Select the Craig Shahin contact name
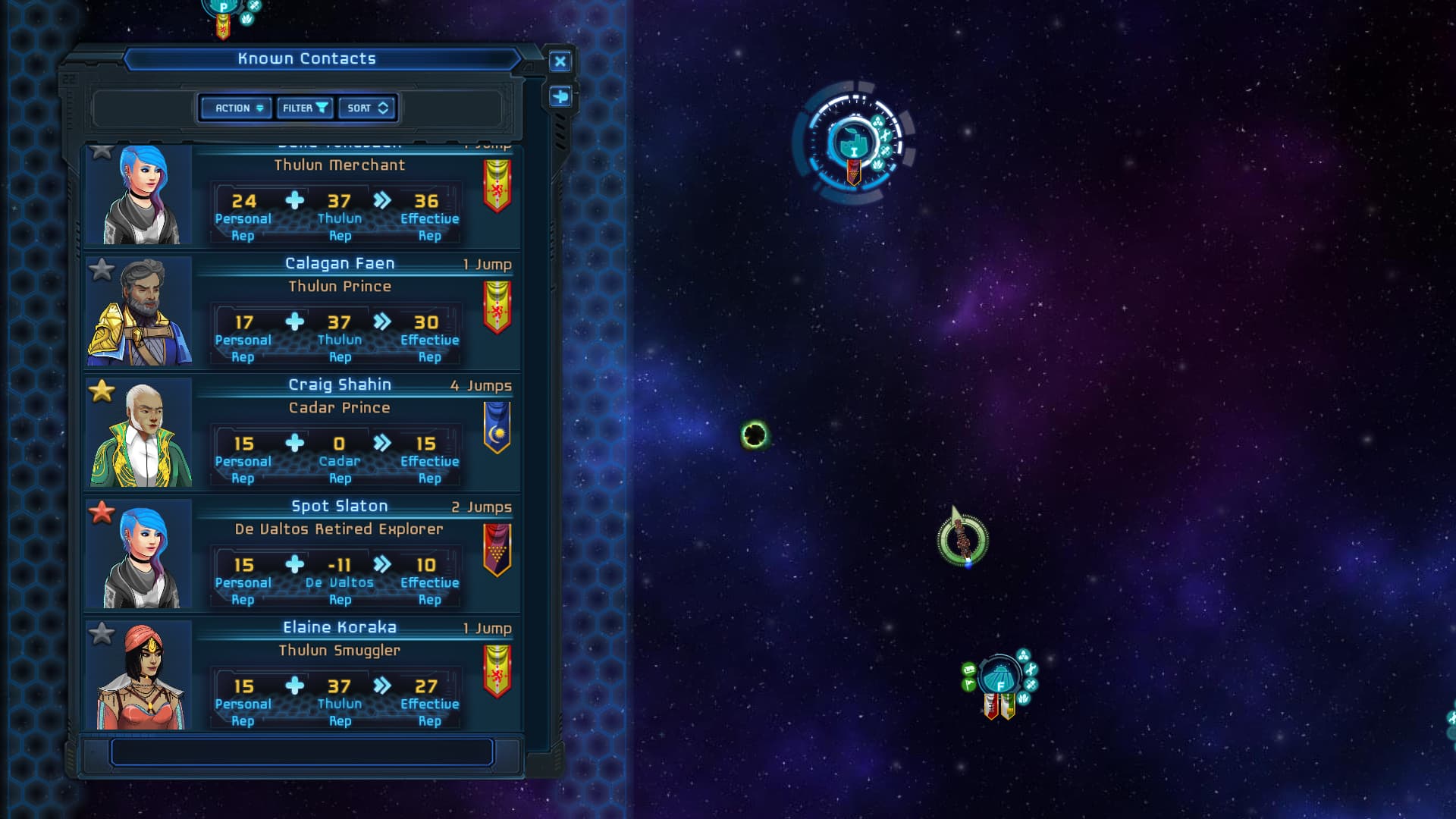The image size is (1456, 819). (341, 384)
